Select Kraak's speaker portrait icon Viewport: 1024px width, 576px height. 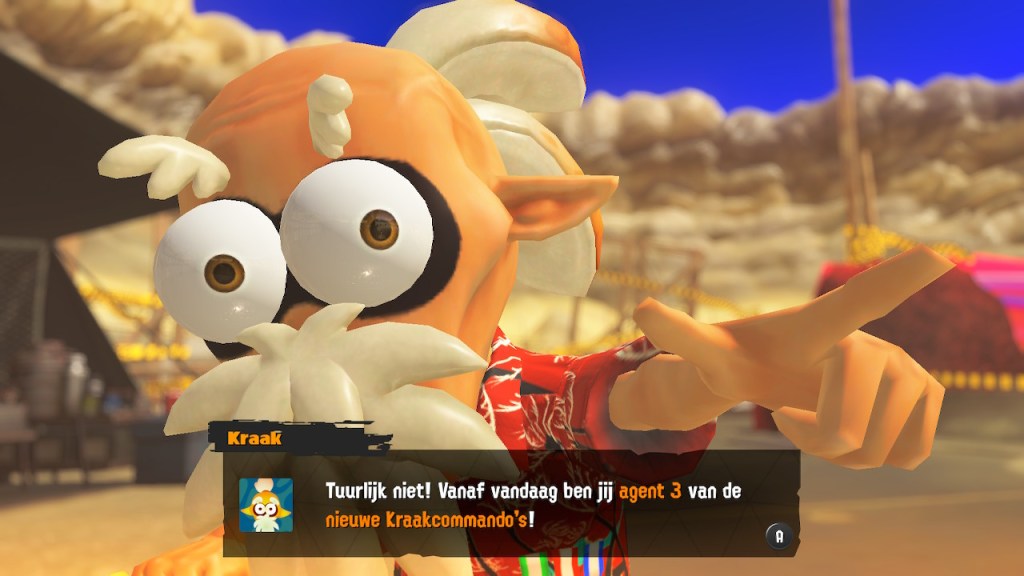(x=266, y=505)
